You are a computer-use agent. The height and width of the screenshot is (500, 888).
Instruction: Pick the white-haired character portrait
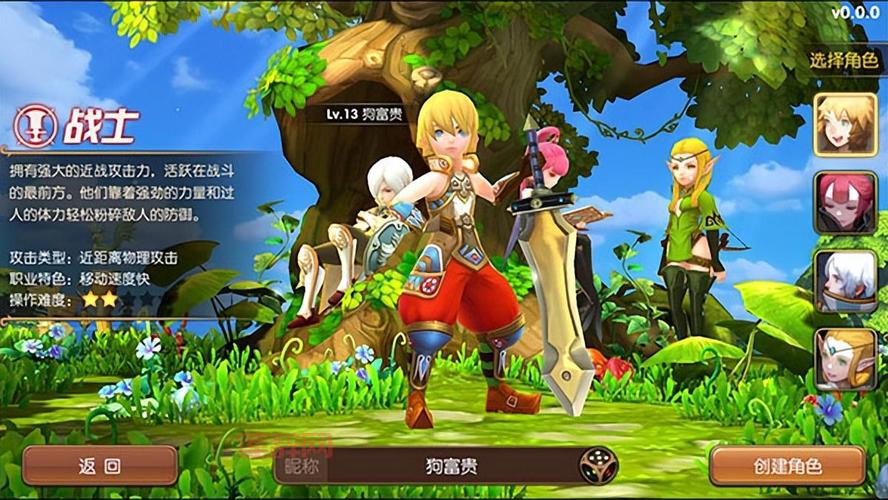[x=845, y=281]
